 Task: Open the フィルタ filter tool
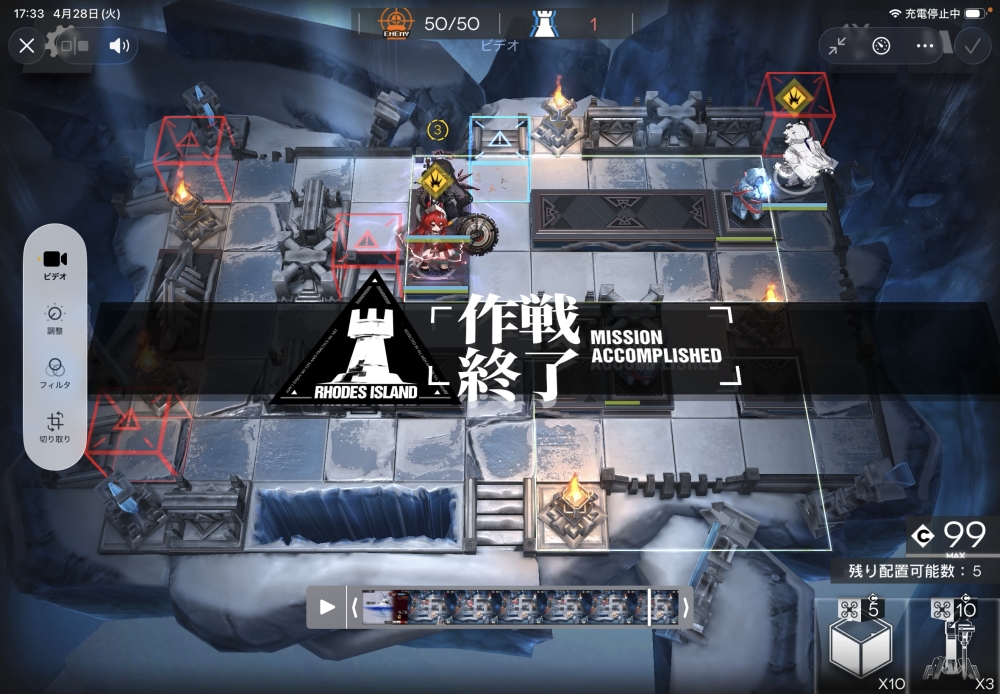[x=55, y=373]
